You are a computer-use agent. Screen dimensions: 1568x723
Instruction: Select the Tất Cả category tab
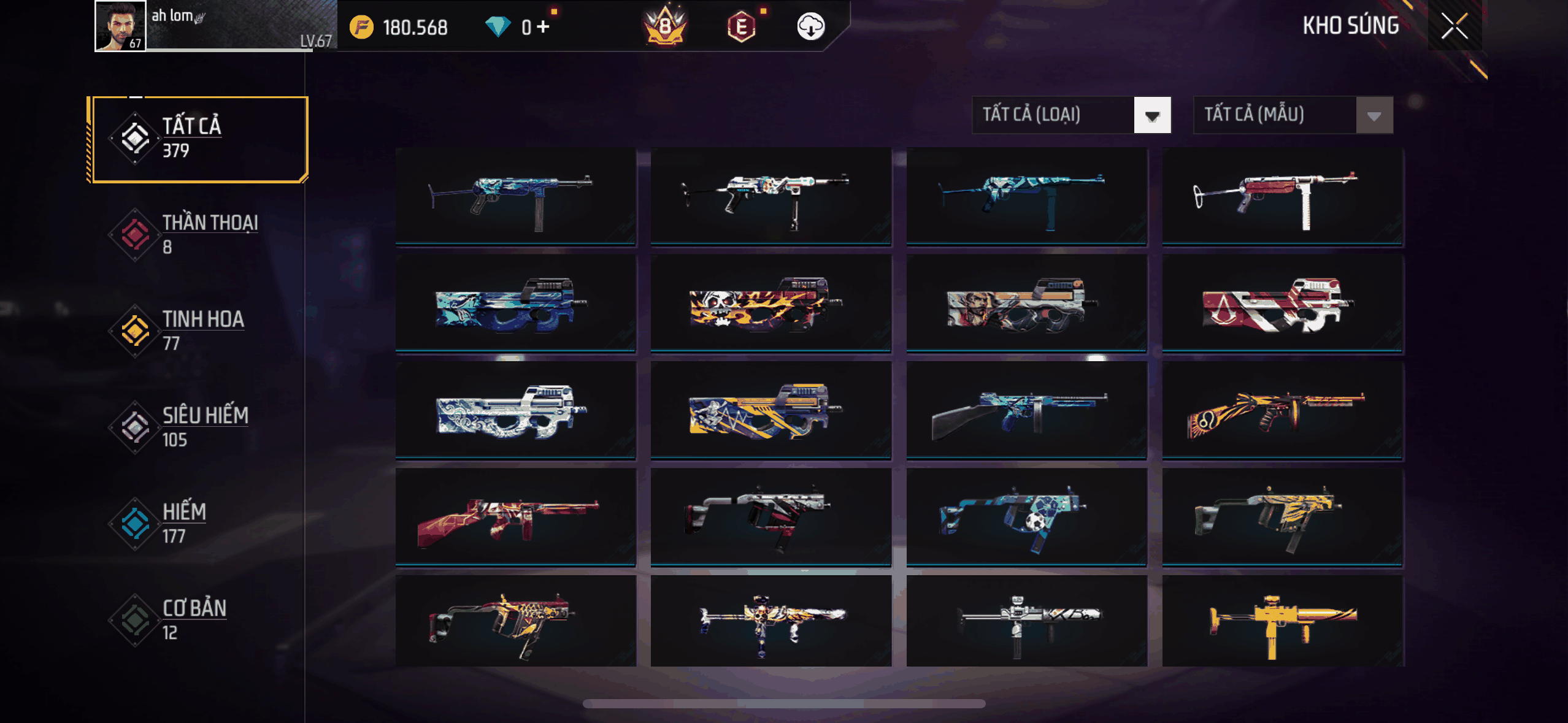pos(198,139)
